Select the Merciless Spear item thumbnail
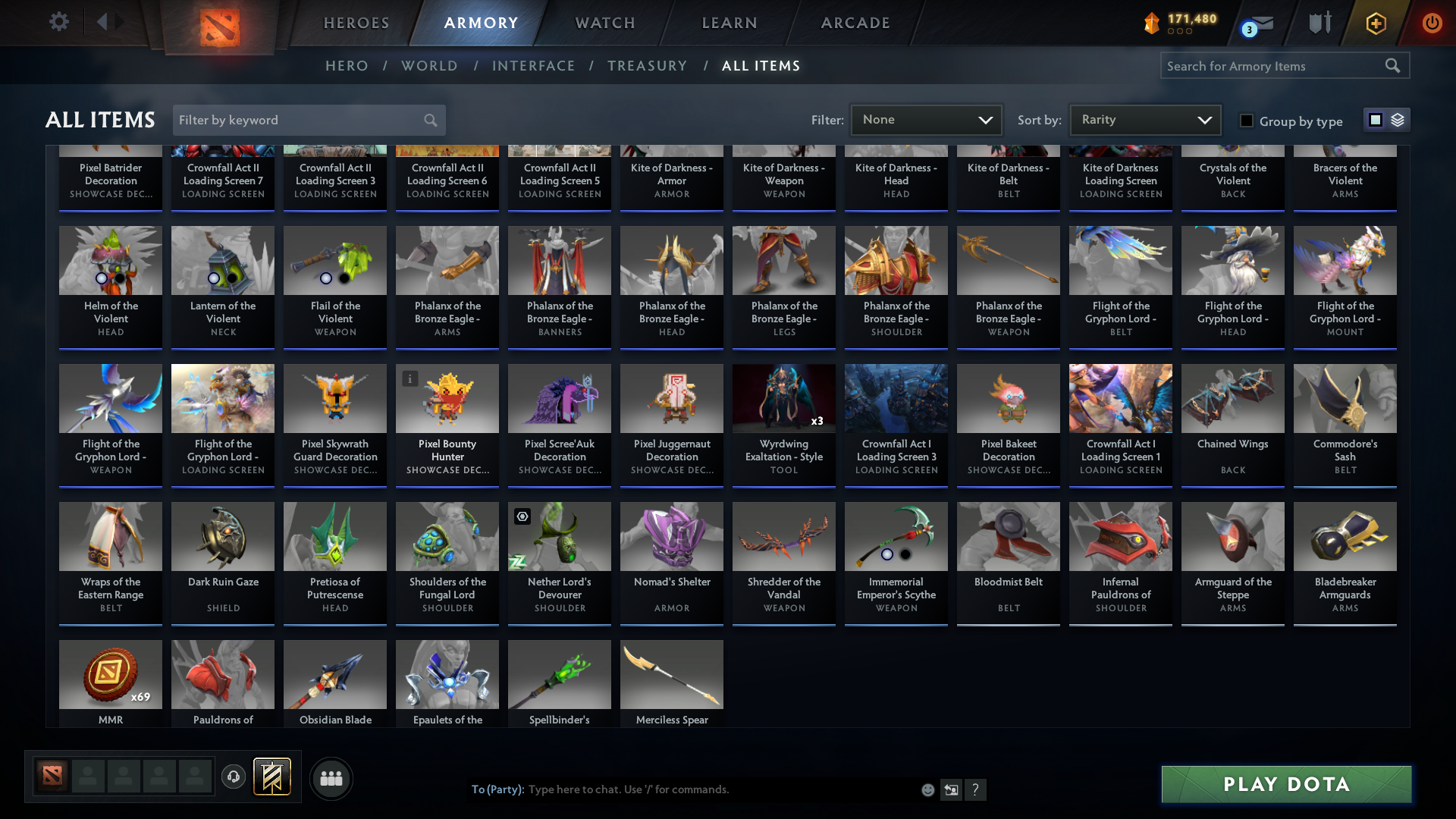This screenshot has width=1456, height=819. coord(671,675)
